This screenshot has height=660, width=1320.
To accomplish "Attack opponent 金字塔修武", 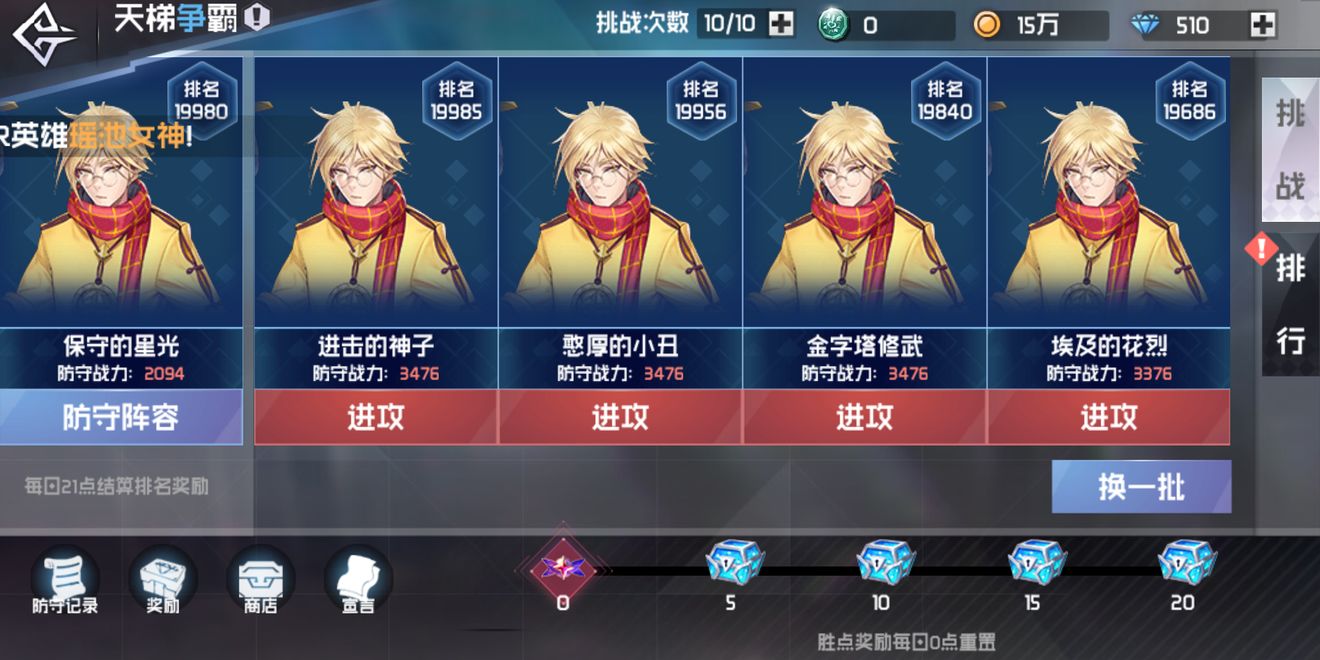I will [865, 417].
